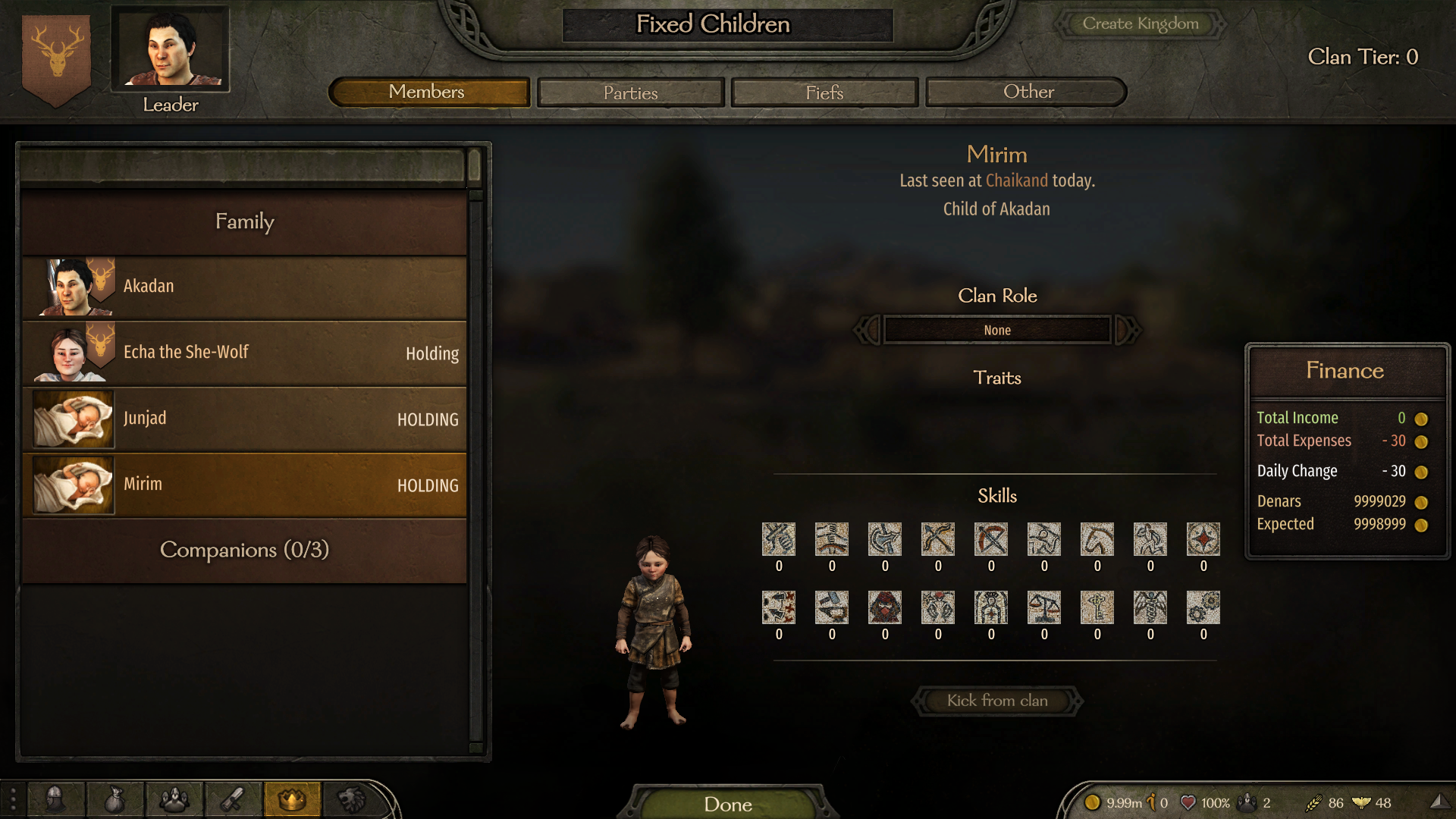This screenshot has width=1456, height=819.
Task: Select the Mirim family row
Action: 244,485
